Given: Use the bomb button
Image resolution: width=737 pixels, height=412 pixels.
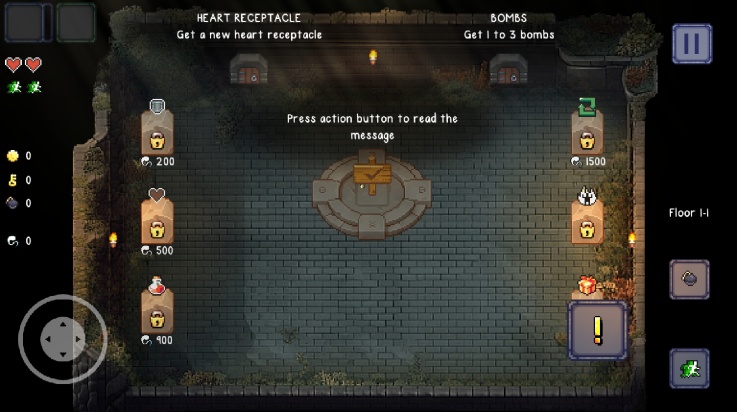Looking at the screenshot, I should click(x=689, y=280).
